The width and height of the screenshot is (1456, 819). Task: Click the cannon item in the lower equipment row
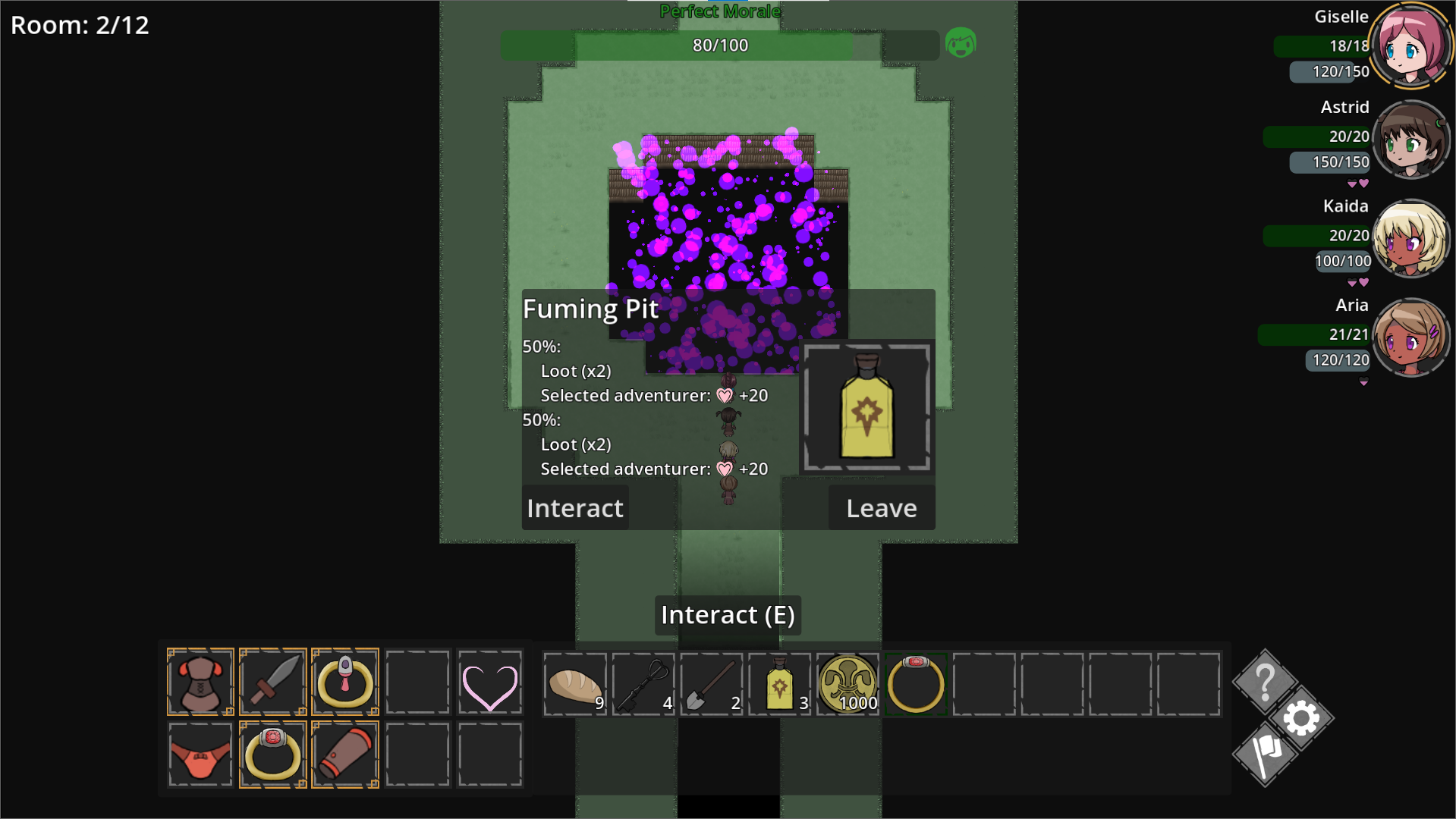point(344,754)
